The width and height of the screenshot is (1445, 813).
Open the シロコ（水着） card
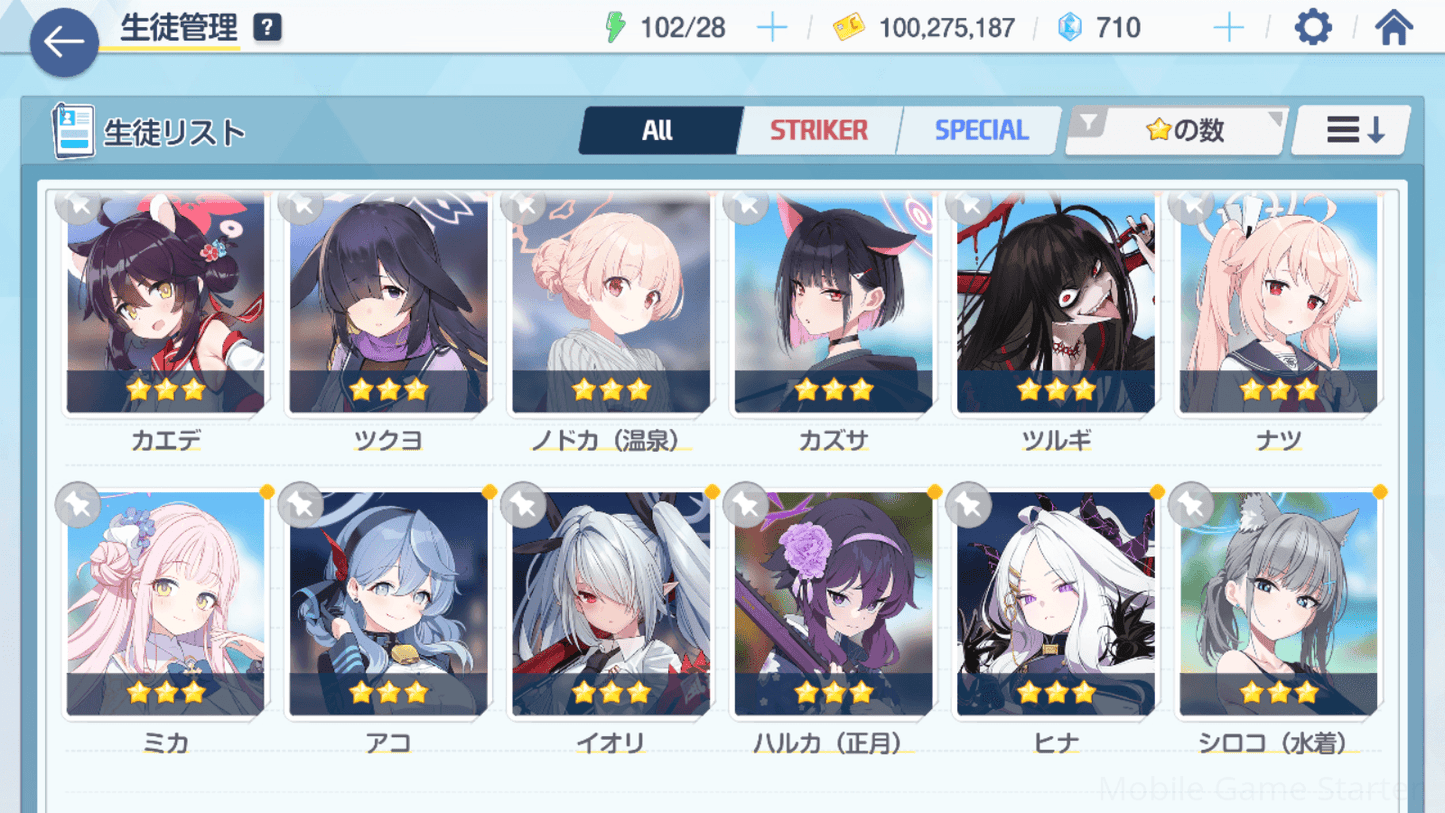1278,605
